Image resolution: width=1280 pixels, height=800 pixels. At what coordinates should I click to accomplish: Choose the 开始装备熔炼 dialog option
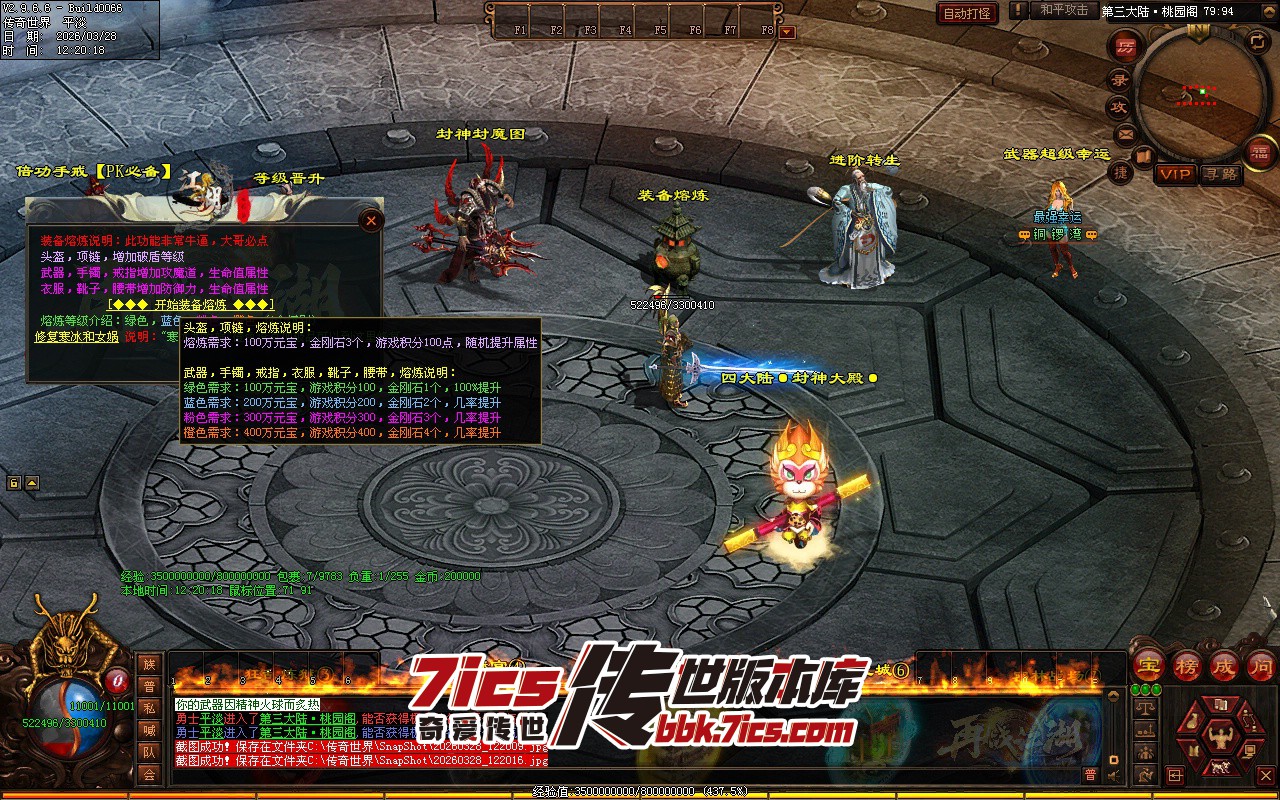point(189,304)
